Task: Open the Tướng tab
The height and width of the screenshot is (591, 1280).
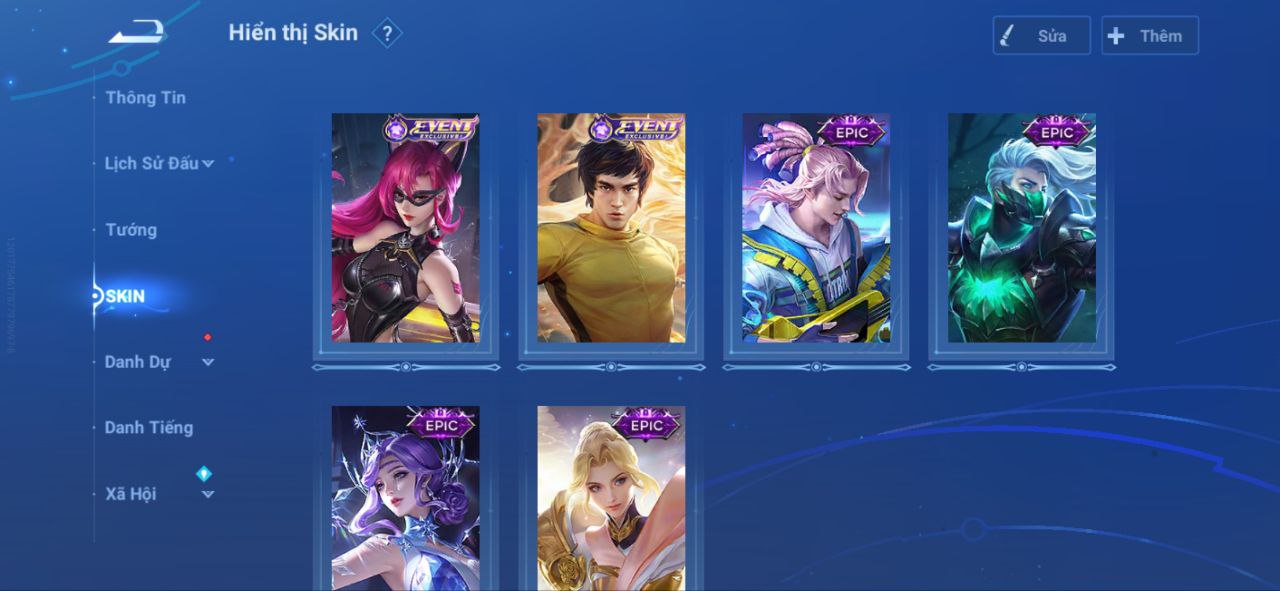Action: [x=131, y=230]
